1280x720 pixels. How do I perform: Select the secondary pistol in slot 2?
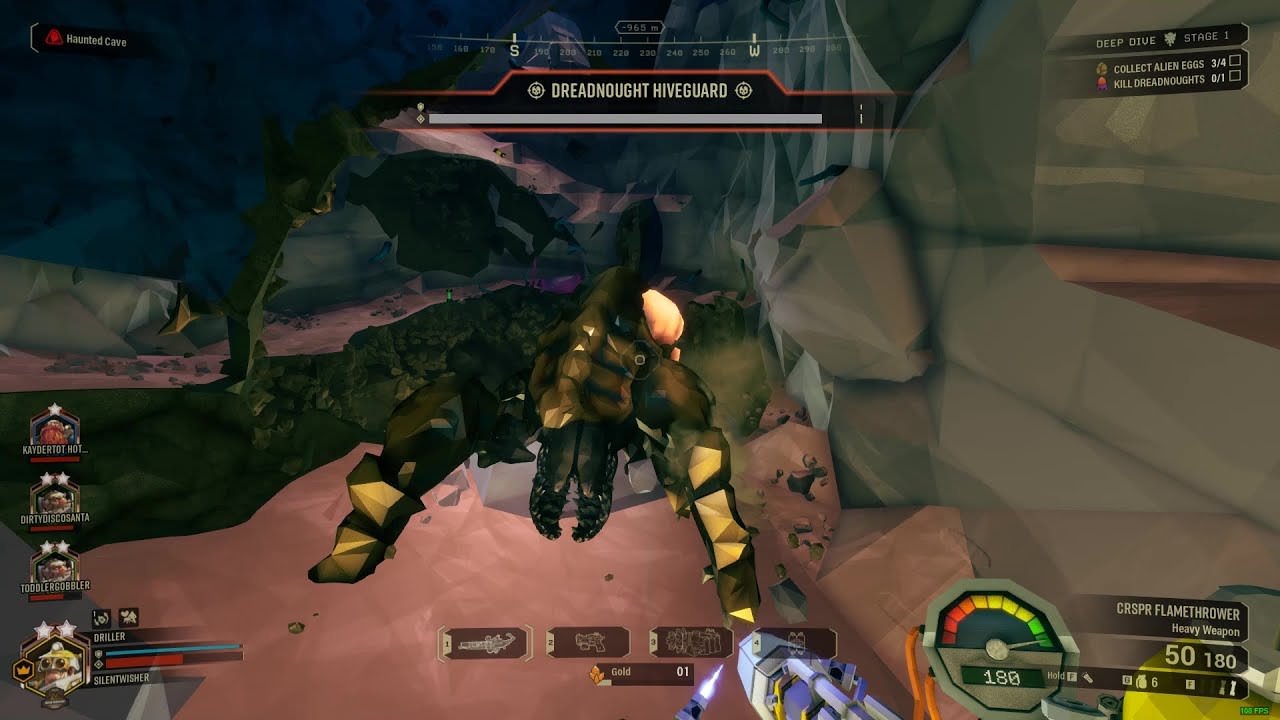point(590,643)
